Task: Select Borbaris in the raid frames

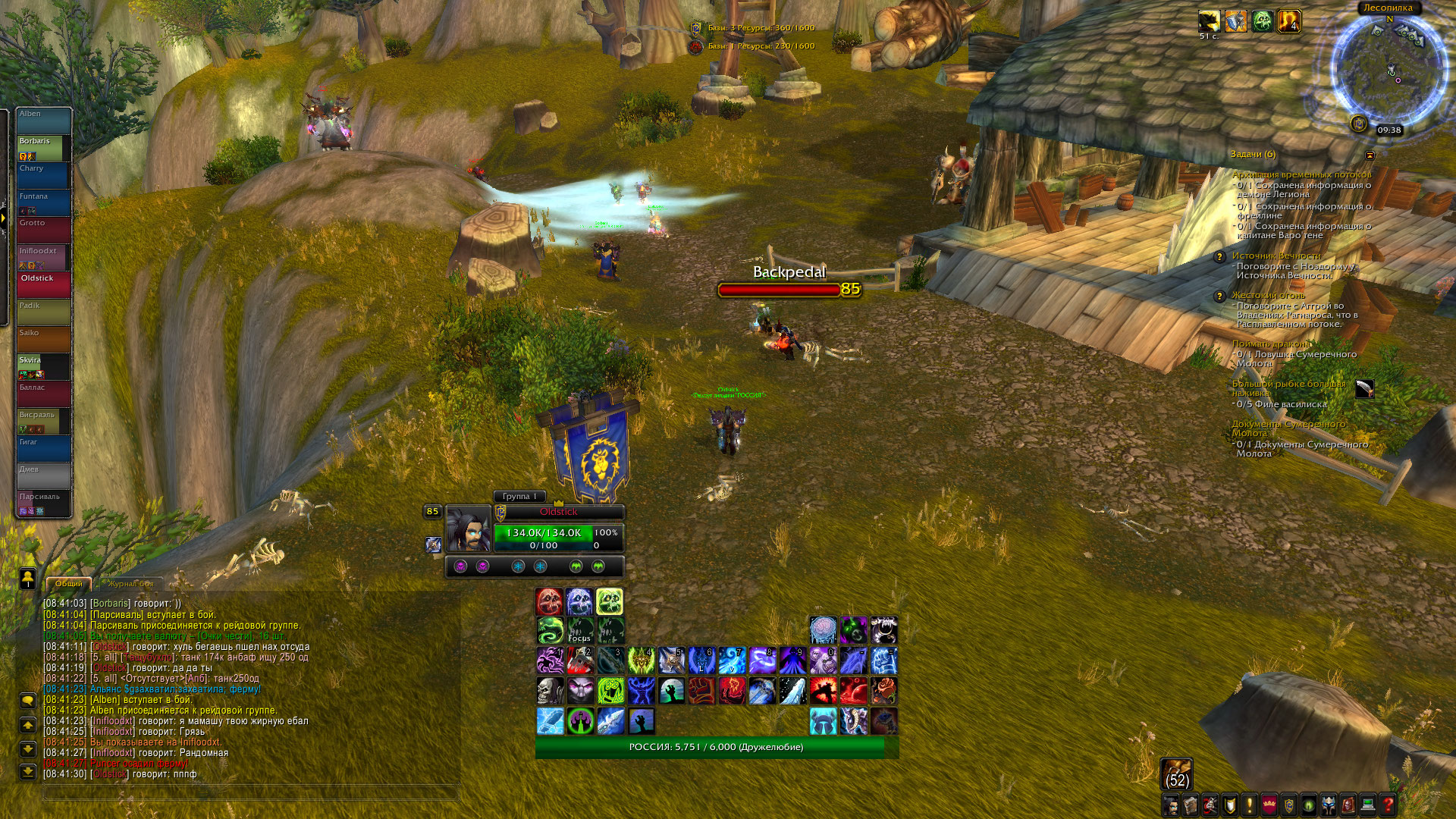Action: click(x=44, y=148)
